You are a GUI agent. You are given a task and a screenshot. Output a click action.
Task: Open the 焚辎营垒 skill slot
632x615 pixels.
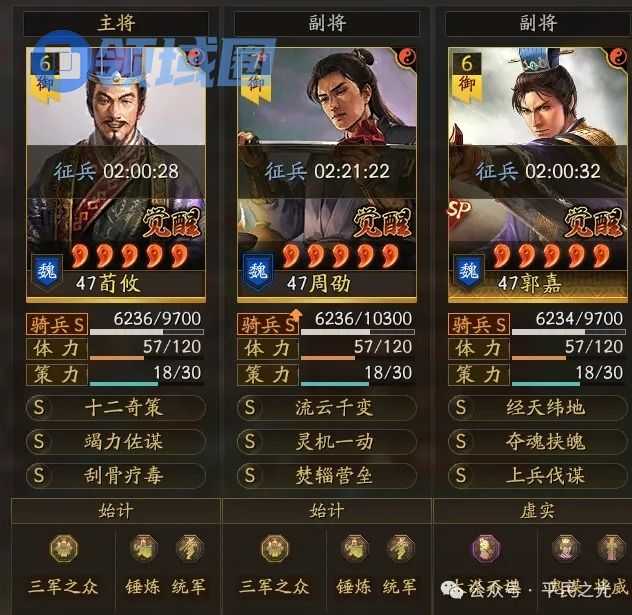[327, 475]
